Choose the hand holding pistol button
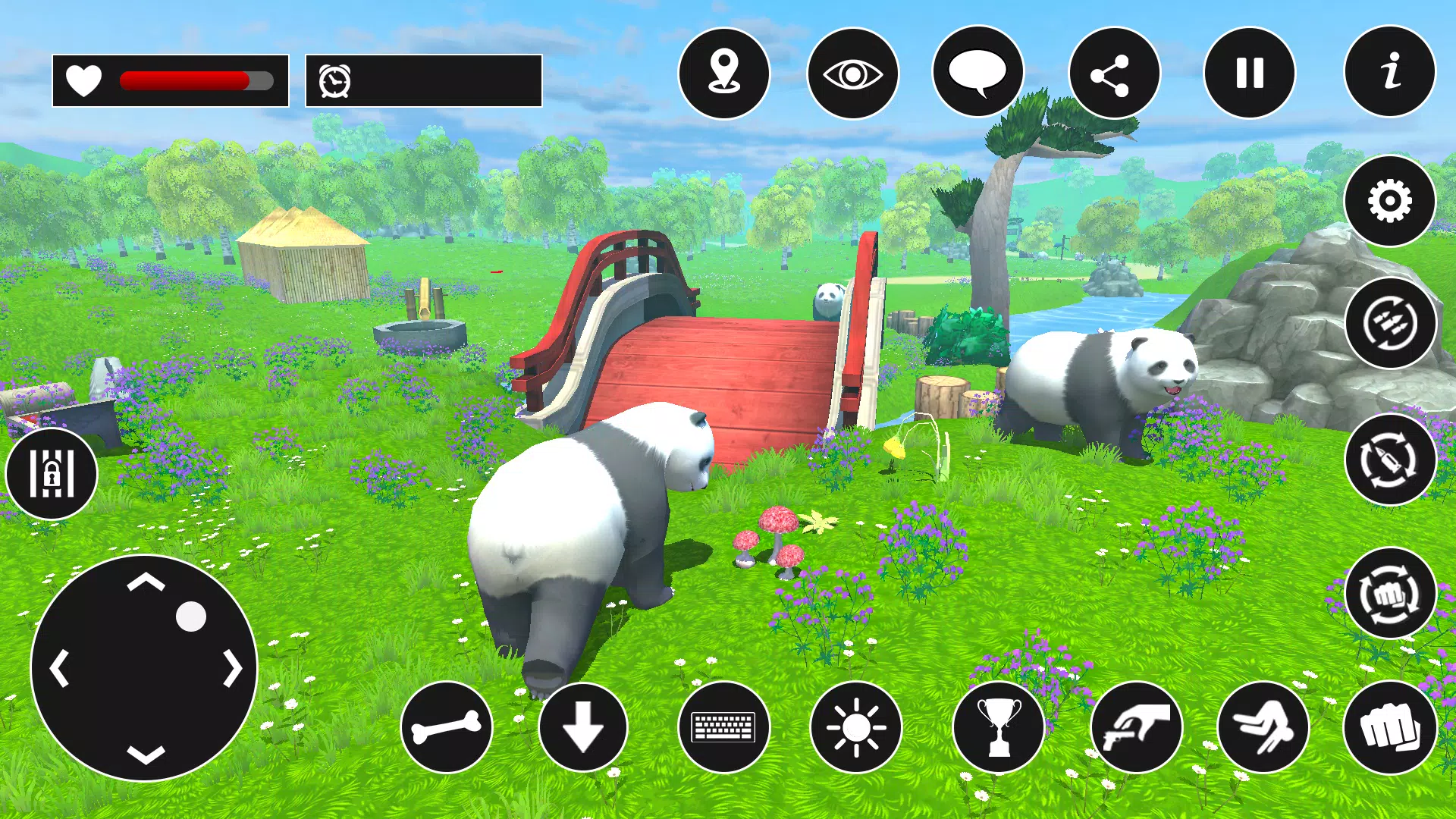The width and height of the screenshot is (1456, 819). [1136, 727]
